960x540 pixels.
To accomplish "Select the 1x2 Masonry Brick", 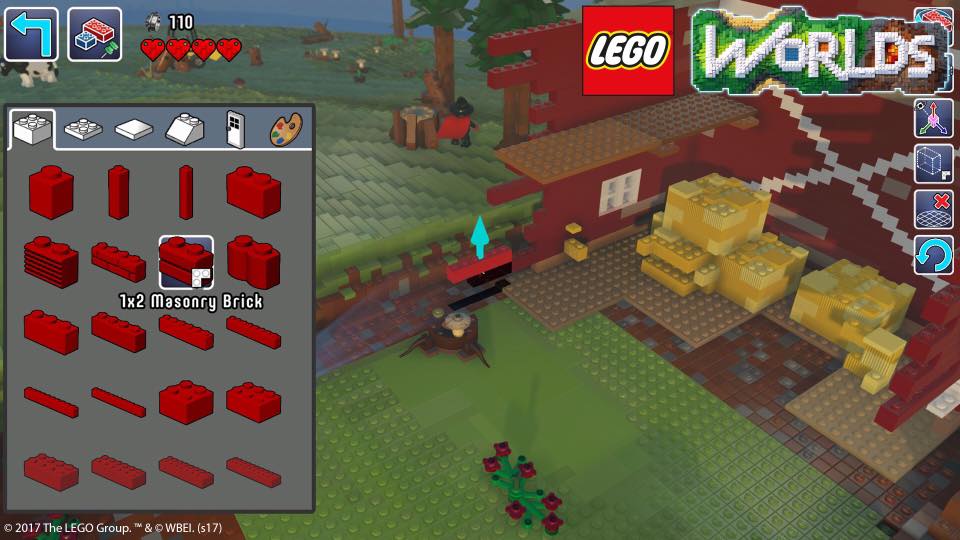I will (x=186, y=262).
